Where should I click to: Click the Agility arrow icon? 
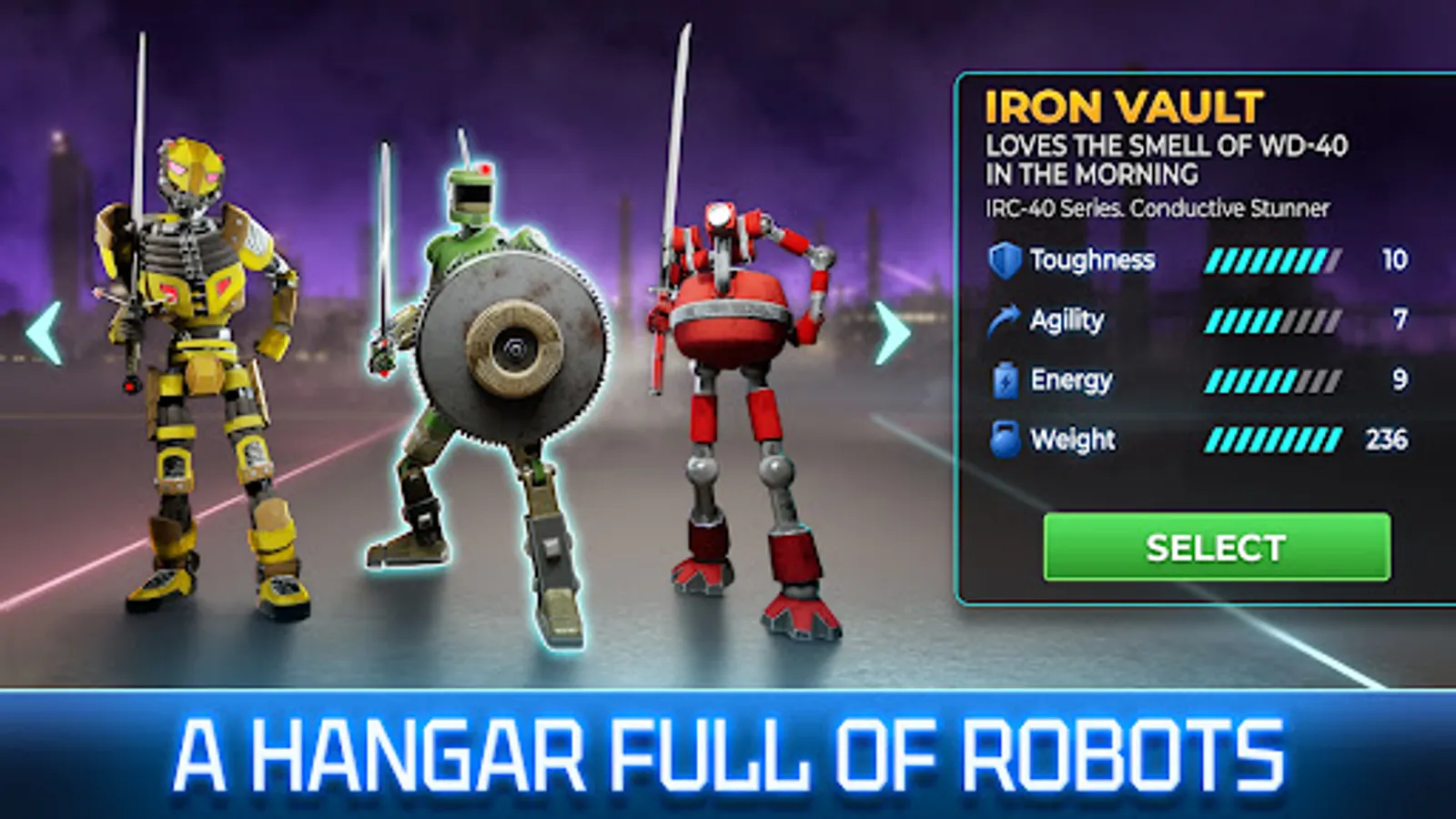(1005, 318)
